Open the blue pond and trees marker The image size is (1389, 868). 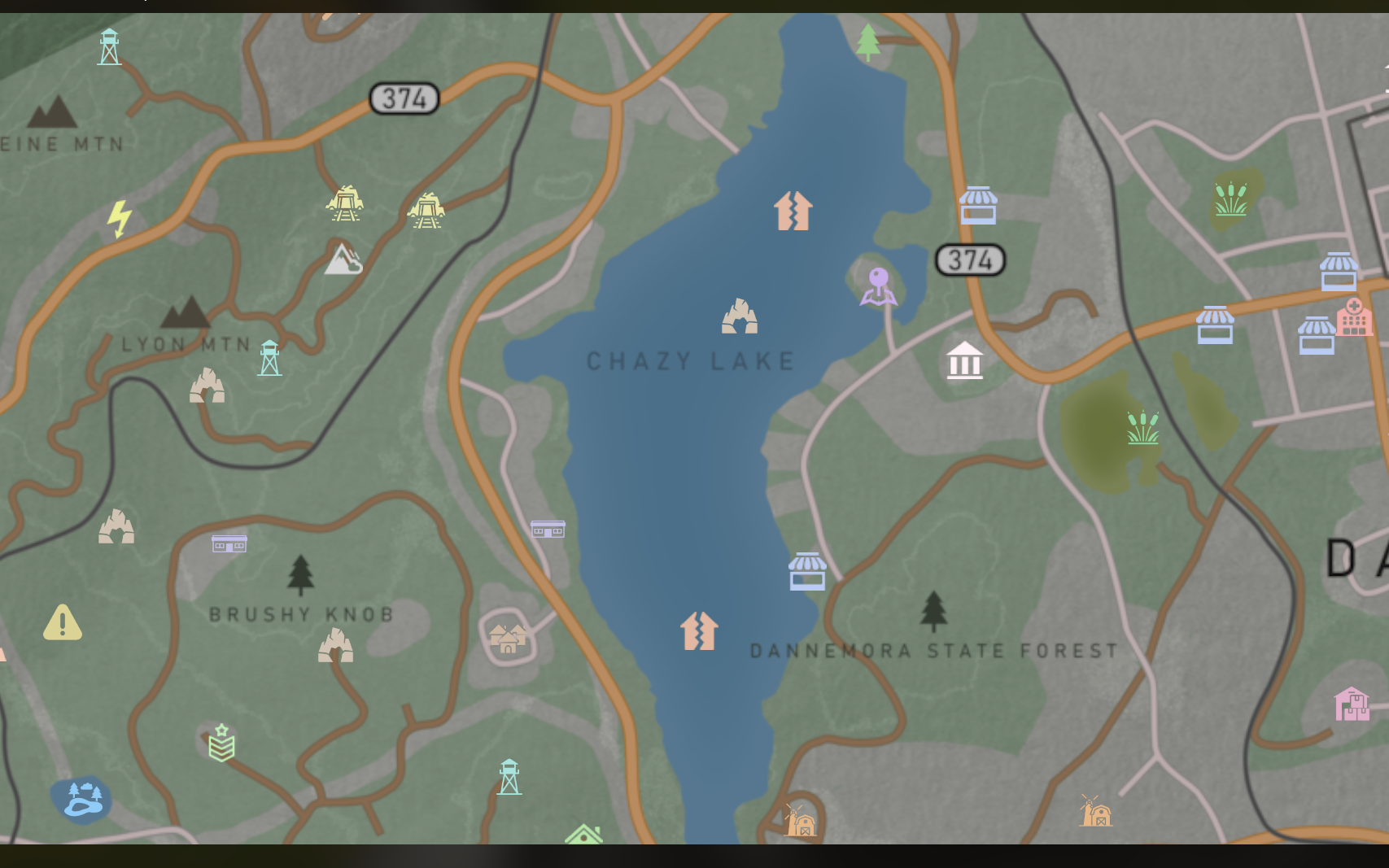click(x=81, y=799)
